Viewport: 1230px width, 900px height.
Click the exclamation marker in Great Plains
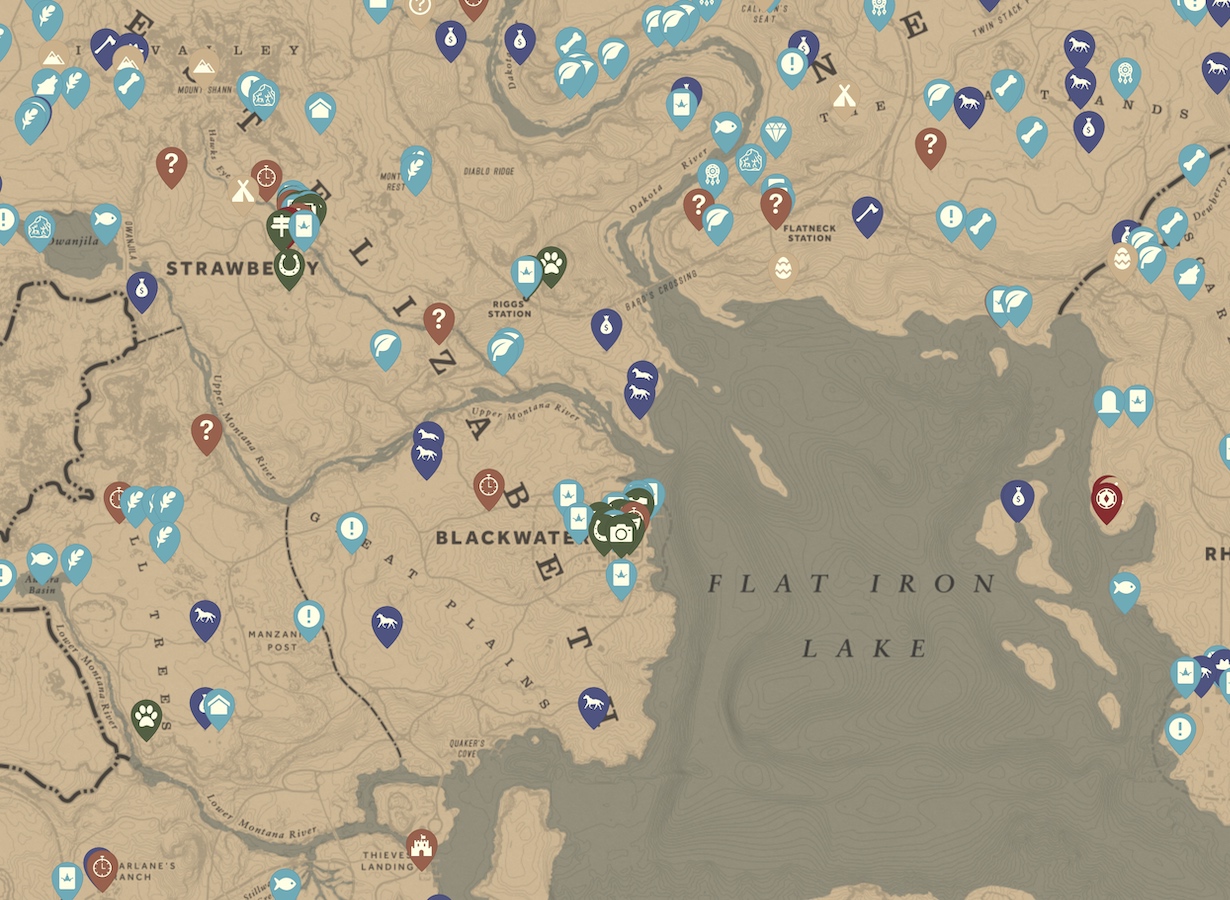[351, 529]
